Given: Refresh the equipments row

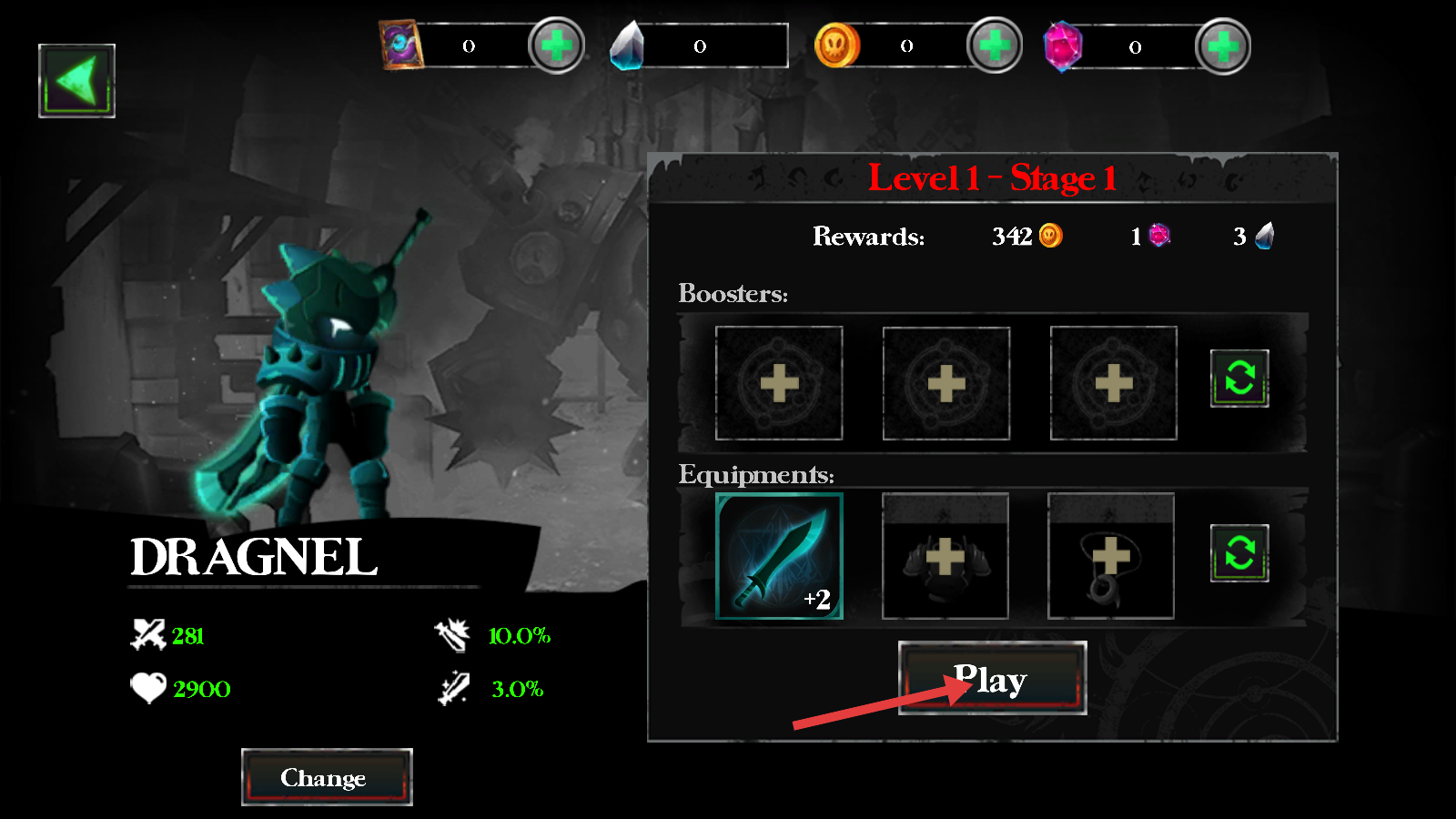Looking at the screenshot, I should (x=1239, y=552).
